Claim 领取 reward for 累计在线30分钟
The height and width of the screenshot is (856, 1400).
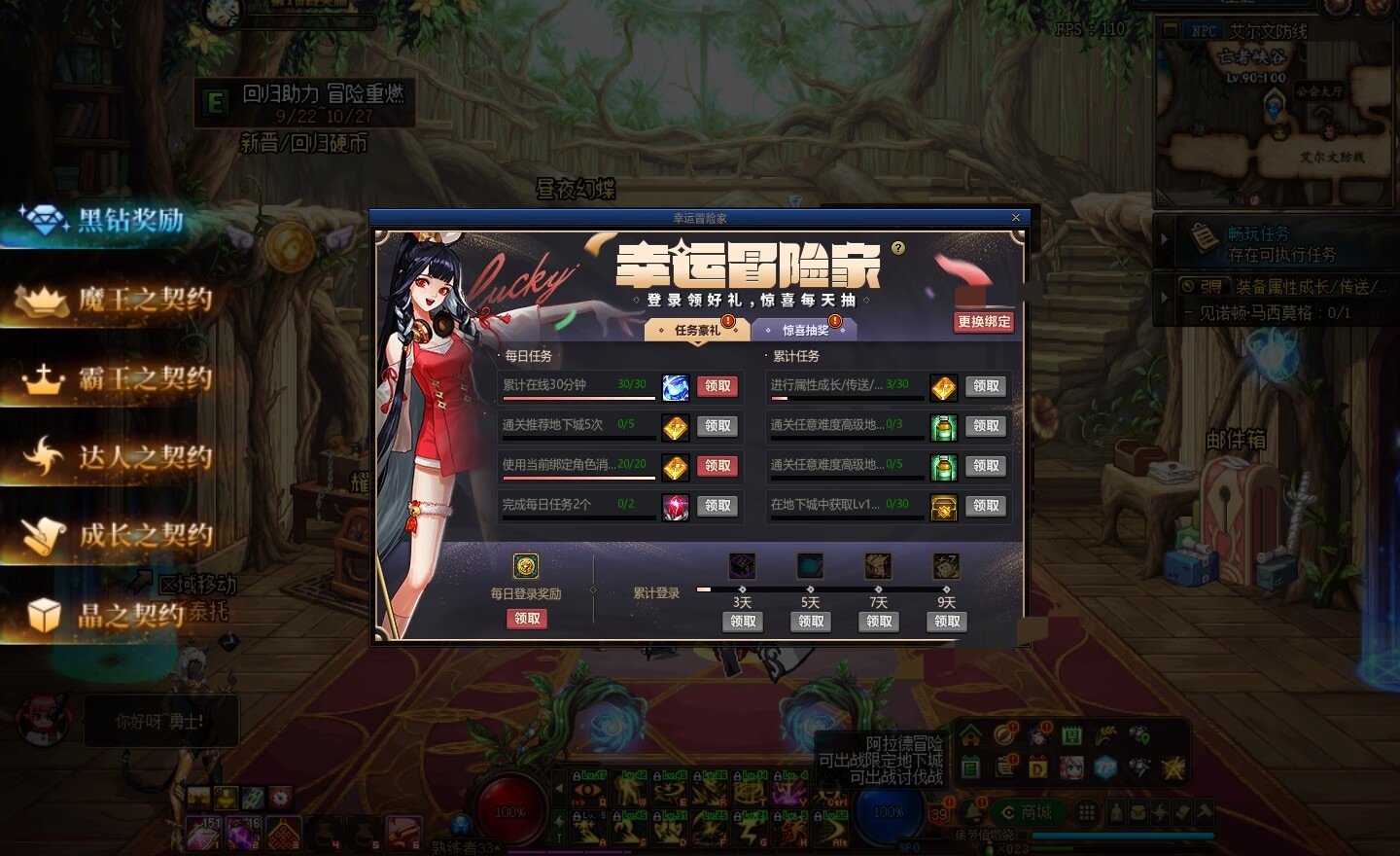coord(717,385)
